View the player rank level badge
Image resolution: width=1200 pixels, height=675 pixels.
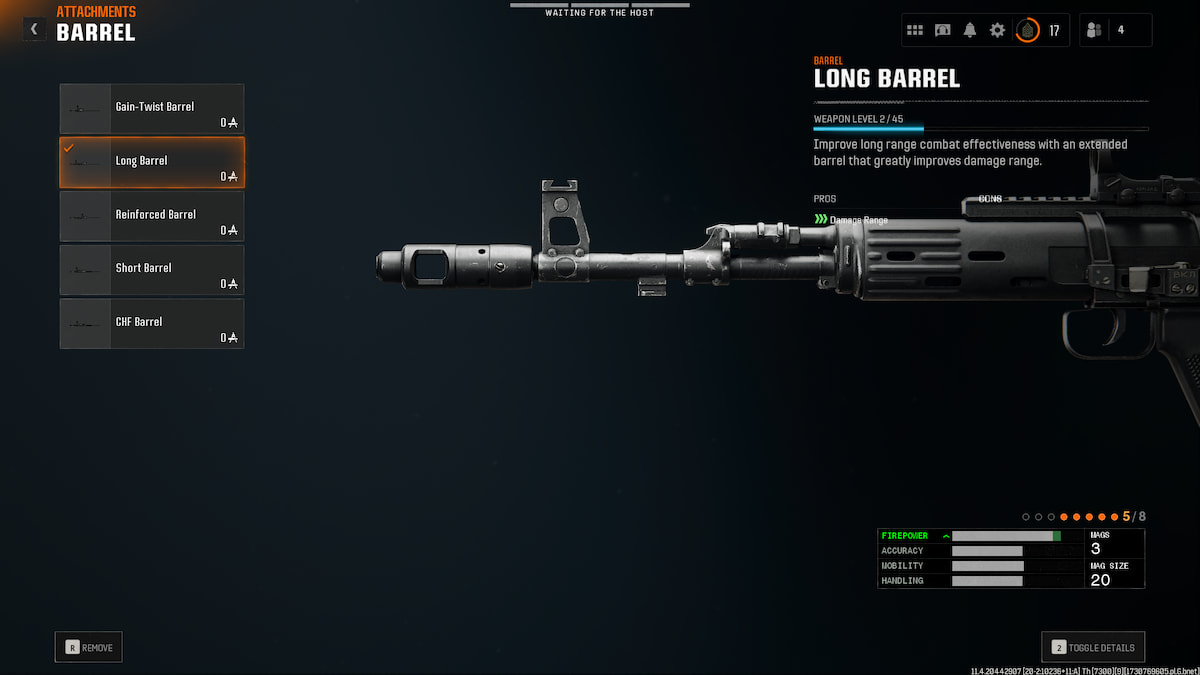tap(1027, 30)
